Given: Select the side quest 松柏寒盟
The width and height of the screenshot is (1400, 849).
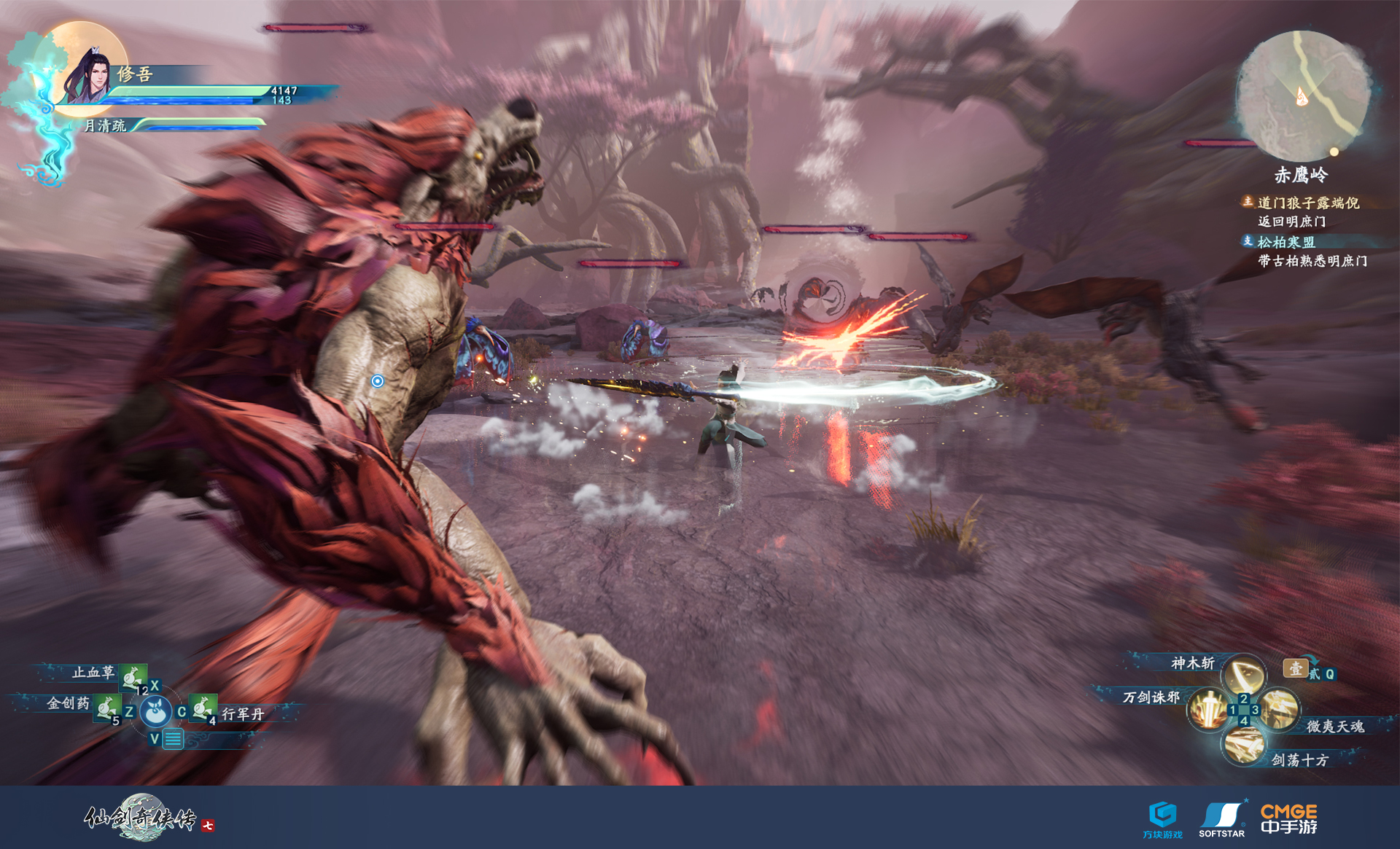Looking at the screenshot, I should pyautogui.click(x=1286, y=242).
